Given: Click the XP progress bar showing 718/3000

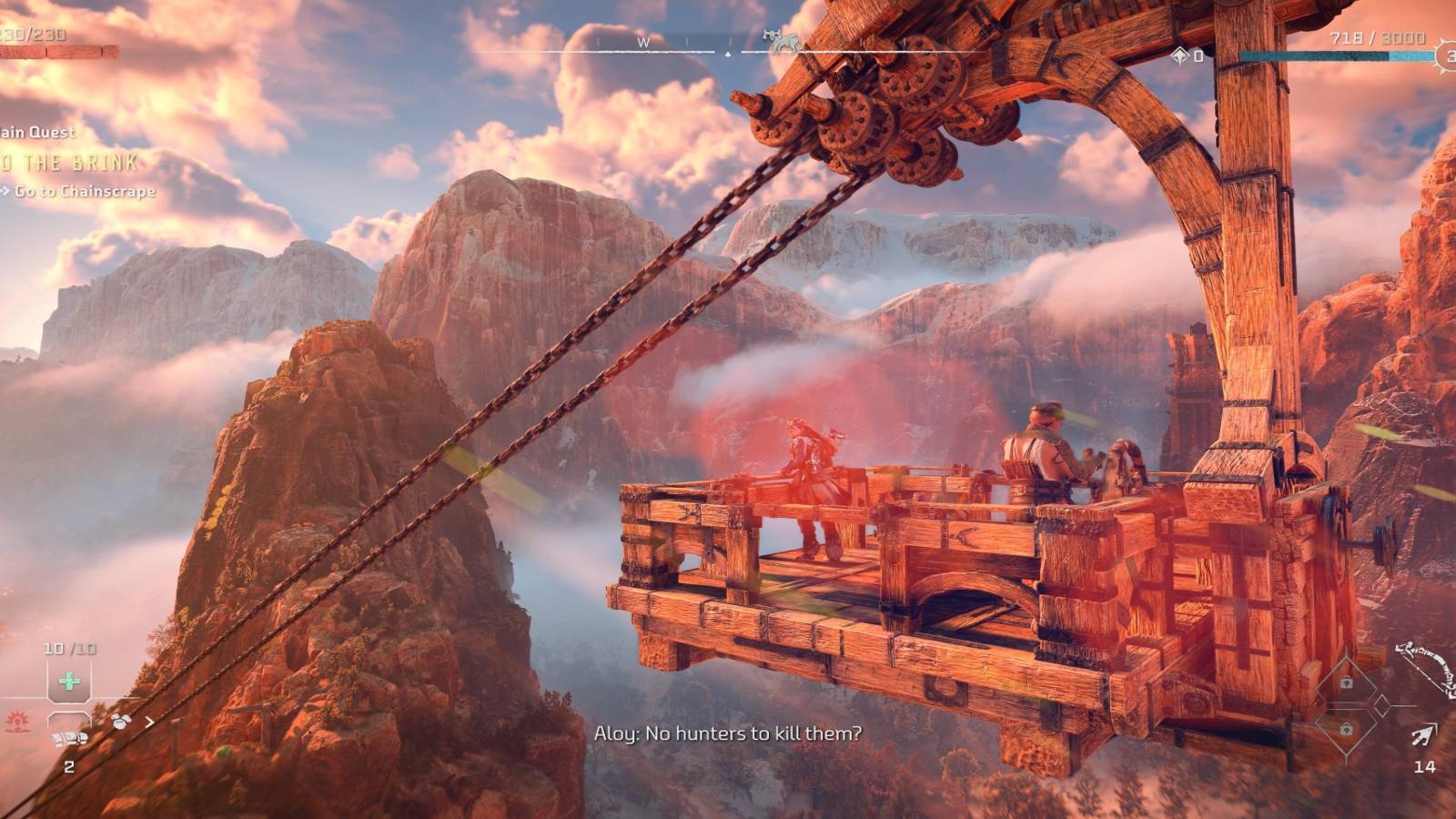Looking at the screenshot, I should click(x=1338, y=55).
